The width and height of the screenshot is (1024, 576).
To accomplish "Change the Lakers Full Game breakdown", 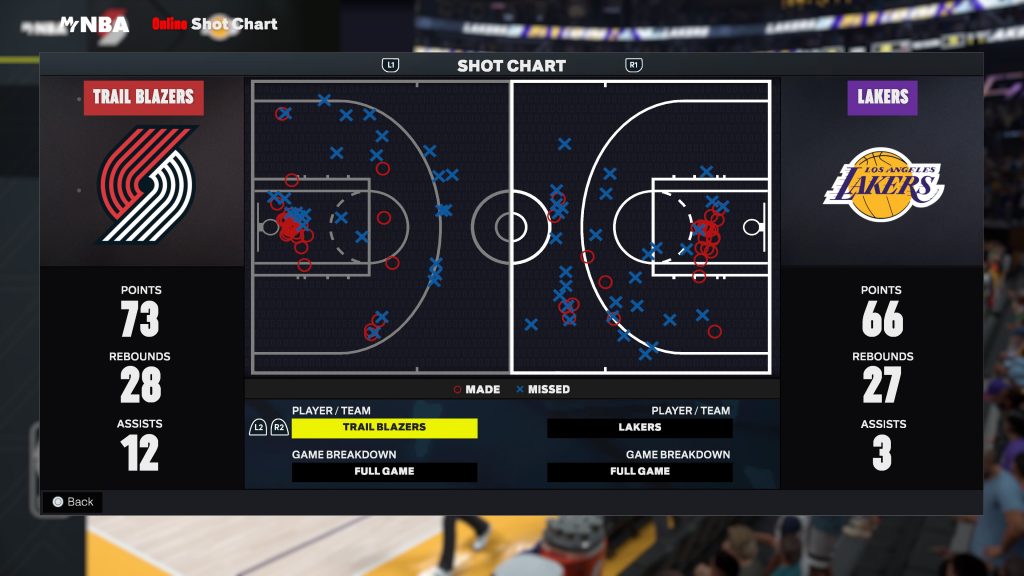I will (x=639, y=471).
